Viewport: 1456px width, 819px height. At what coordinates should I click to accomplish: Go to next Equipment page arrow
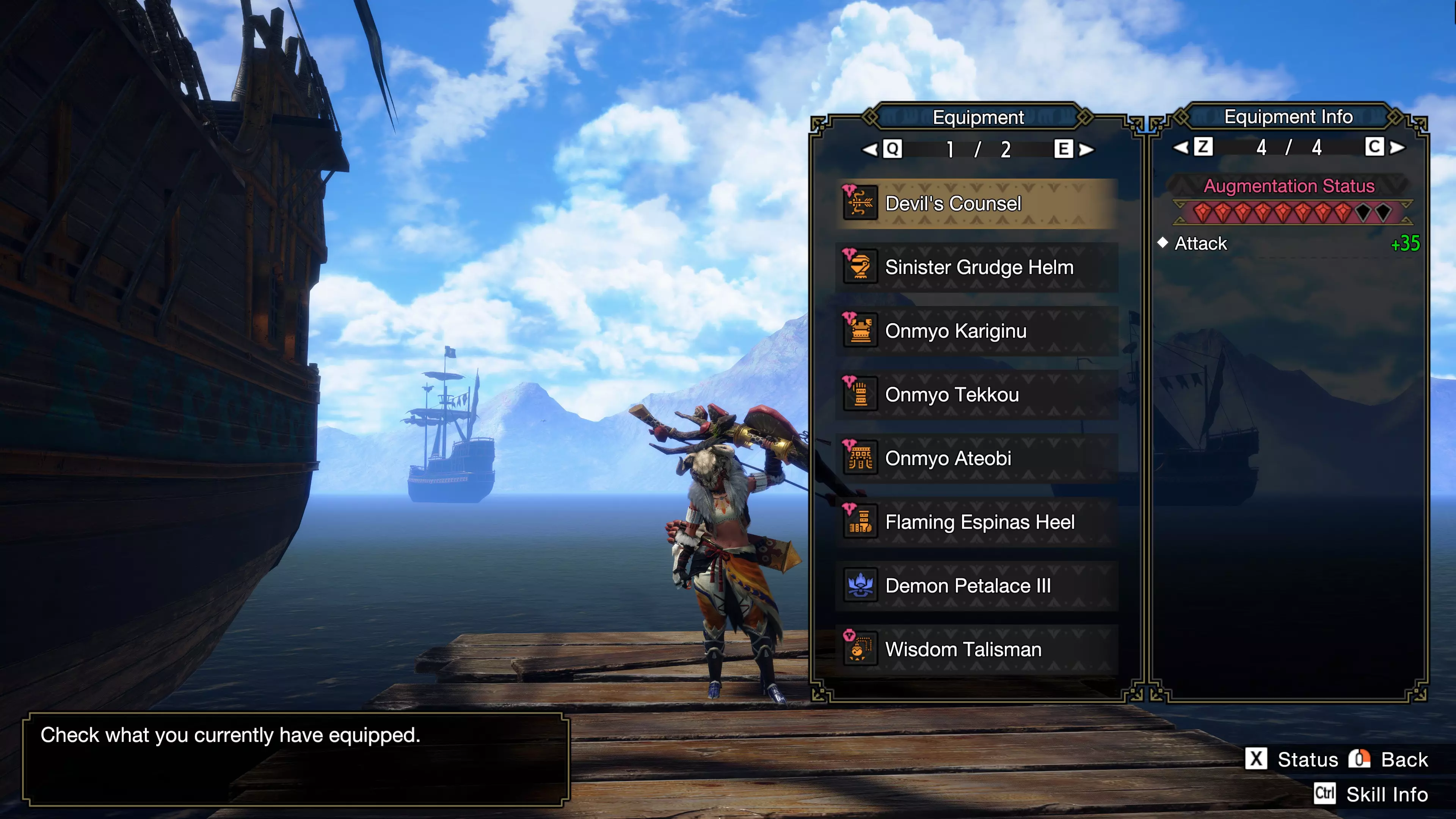click(1086, 150)
